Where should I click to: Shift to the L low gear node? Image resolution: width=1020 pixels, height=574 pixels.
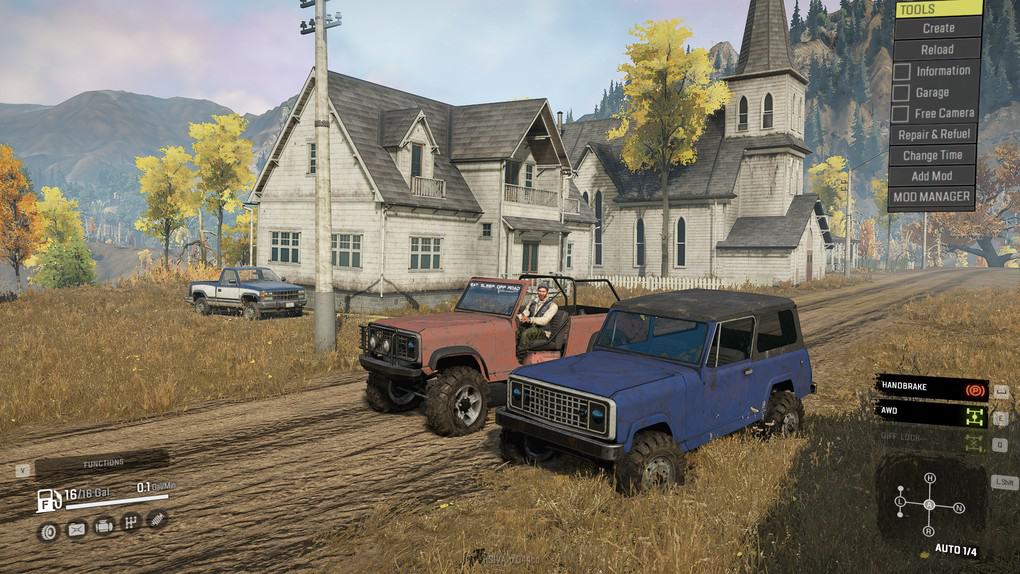tap(900, 500)
